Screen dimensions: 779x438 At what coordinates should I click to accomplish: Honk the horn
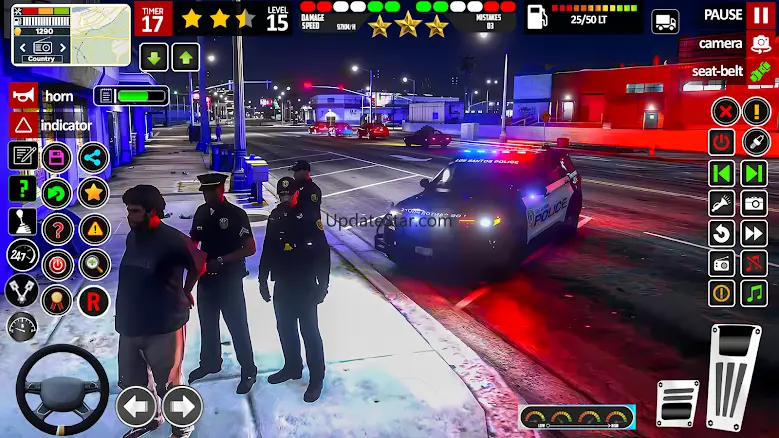pyautogui.click(x=23, y=96)
